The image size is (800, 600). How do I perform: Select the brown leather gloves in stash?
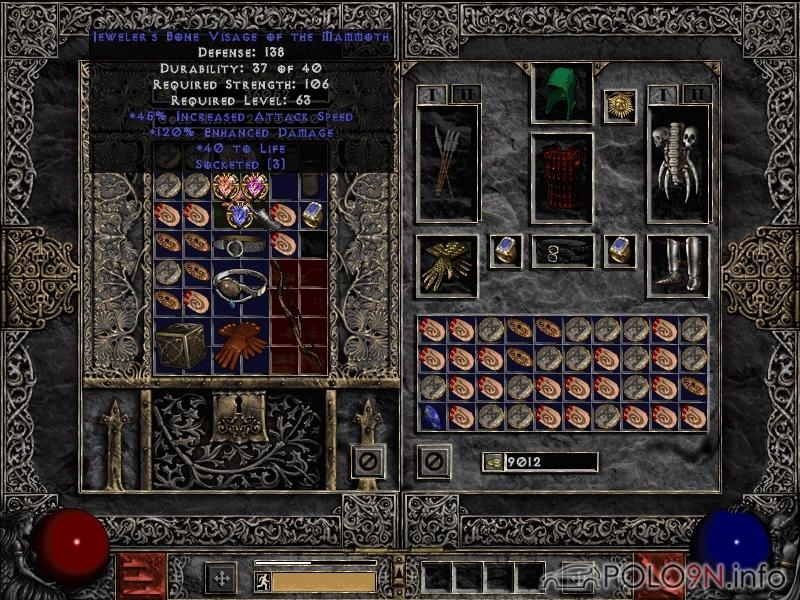tap(239, 344)
